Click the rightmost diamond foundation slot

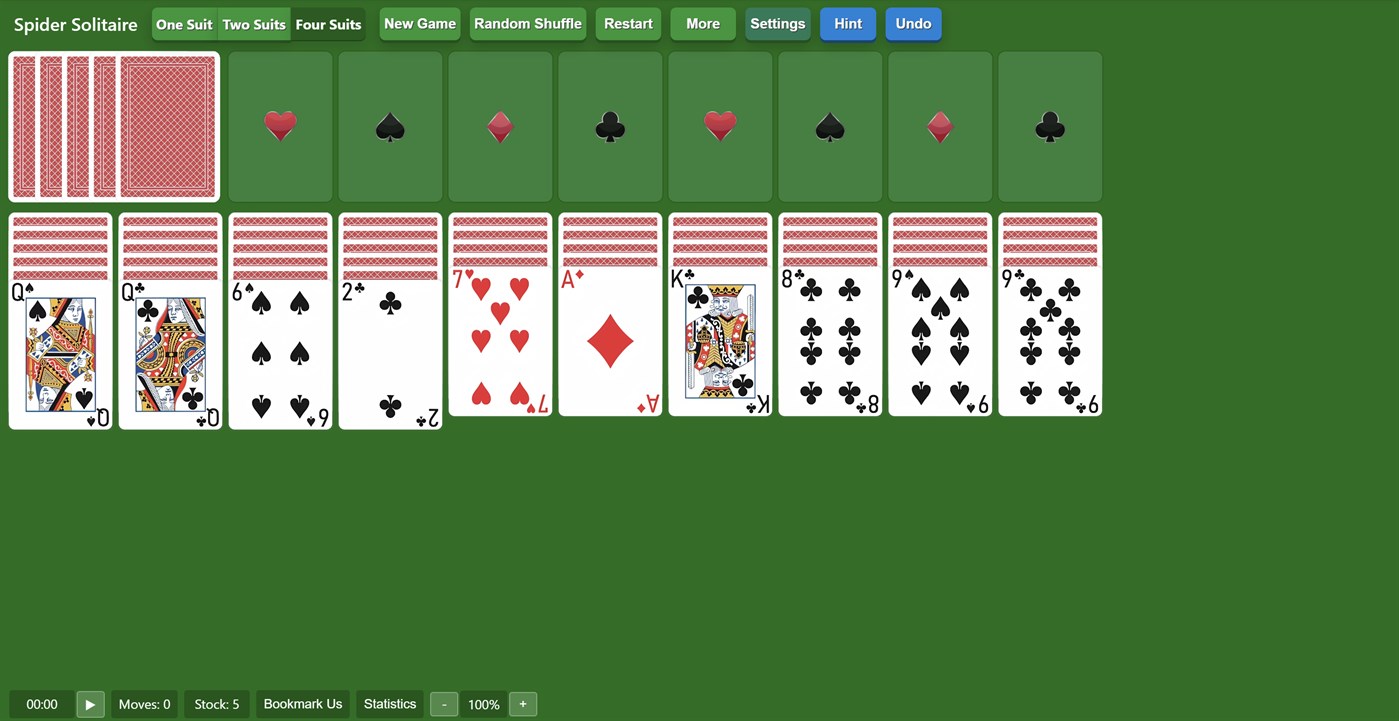pyautogui.click(x=939, y=126)
